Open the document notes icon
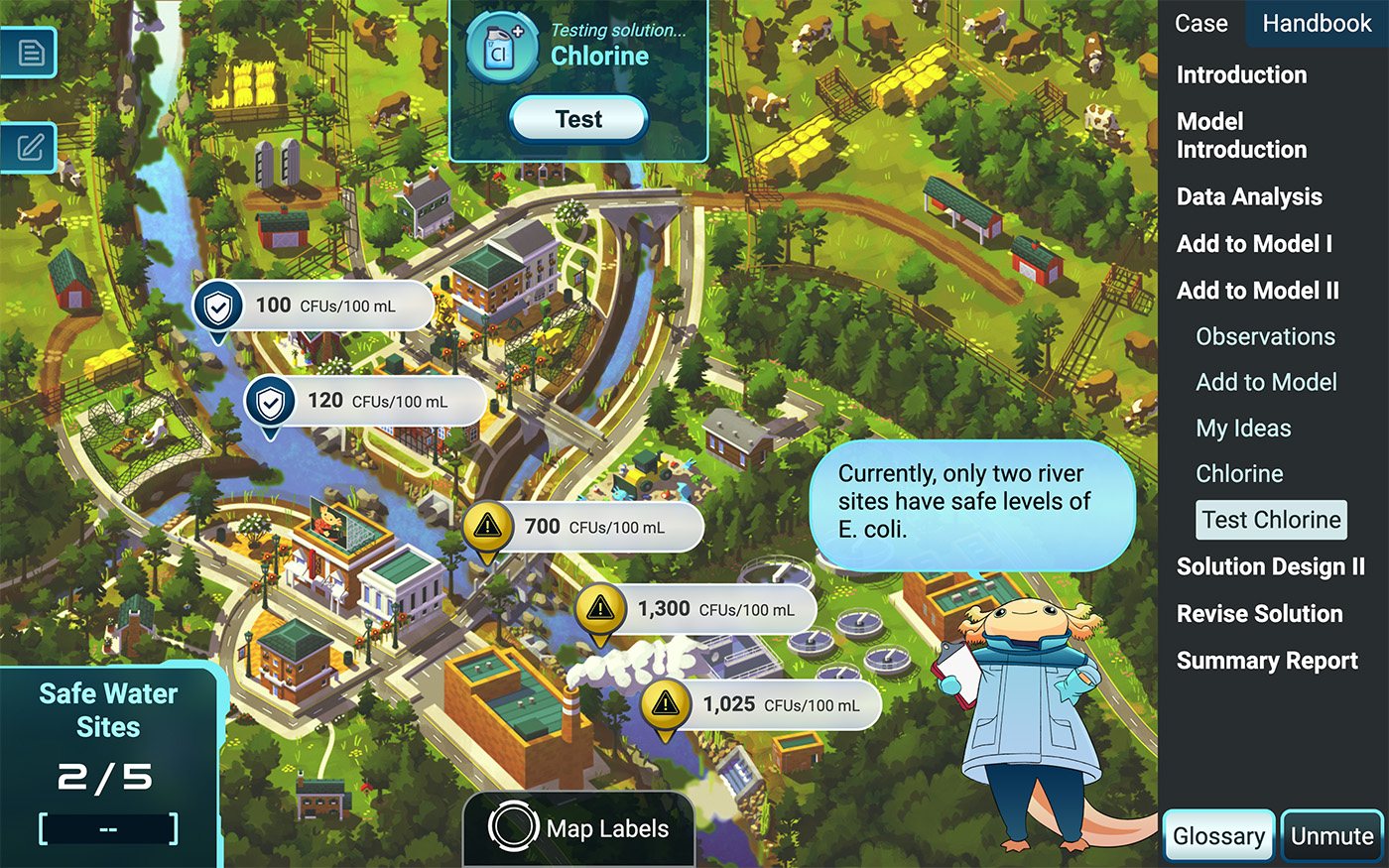The image size is (1389, 868). [30, 52]
